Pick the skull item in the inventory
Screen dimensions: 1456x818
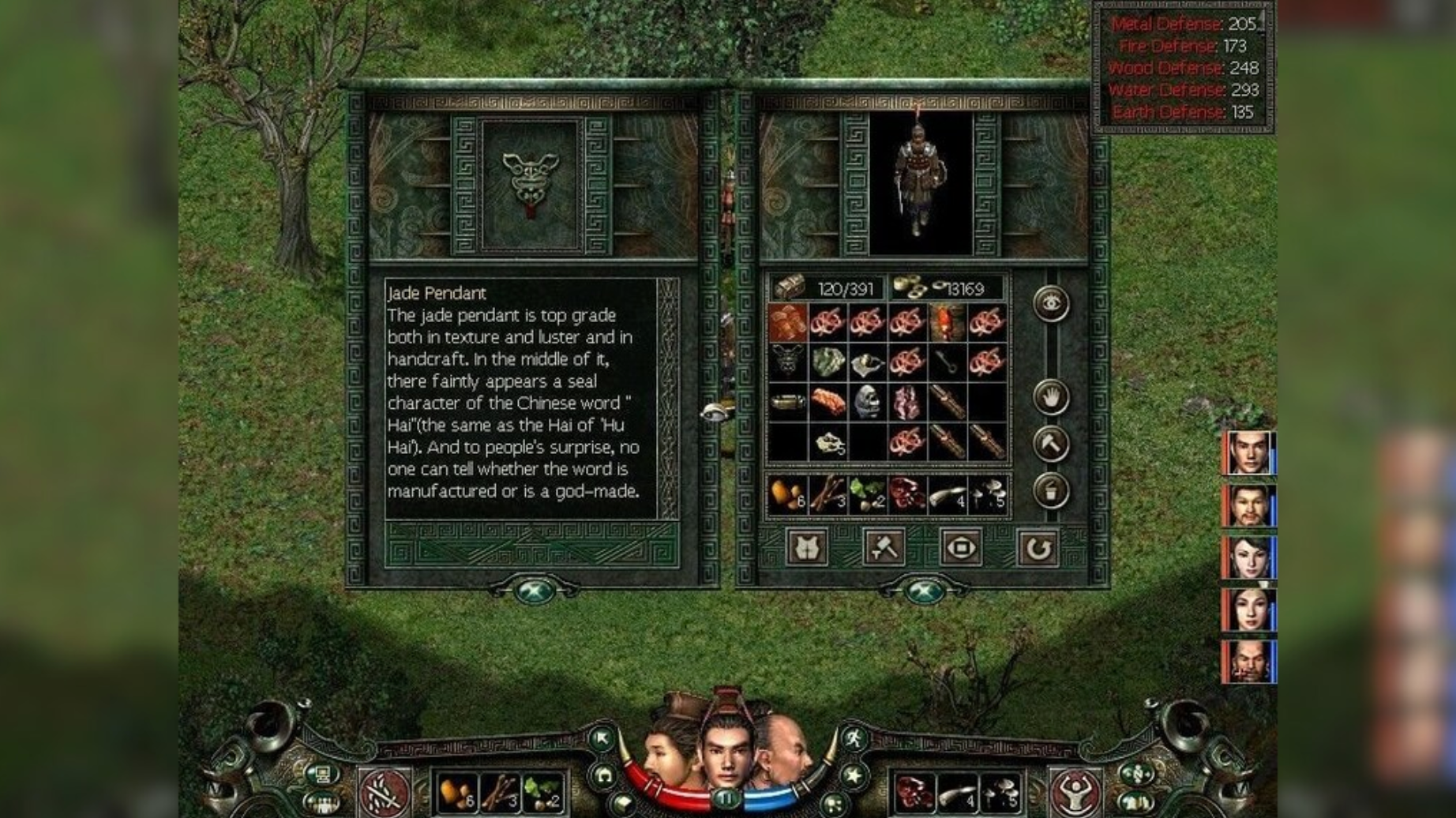click(x=867, y=403)
